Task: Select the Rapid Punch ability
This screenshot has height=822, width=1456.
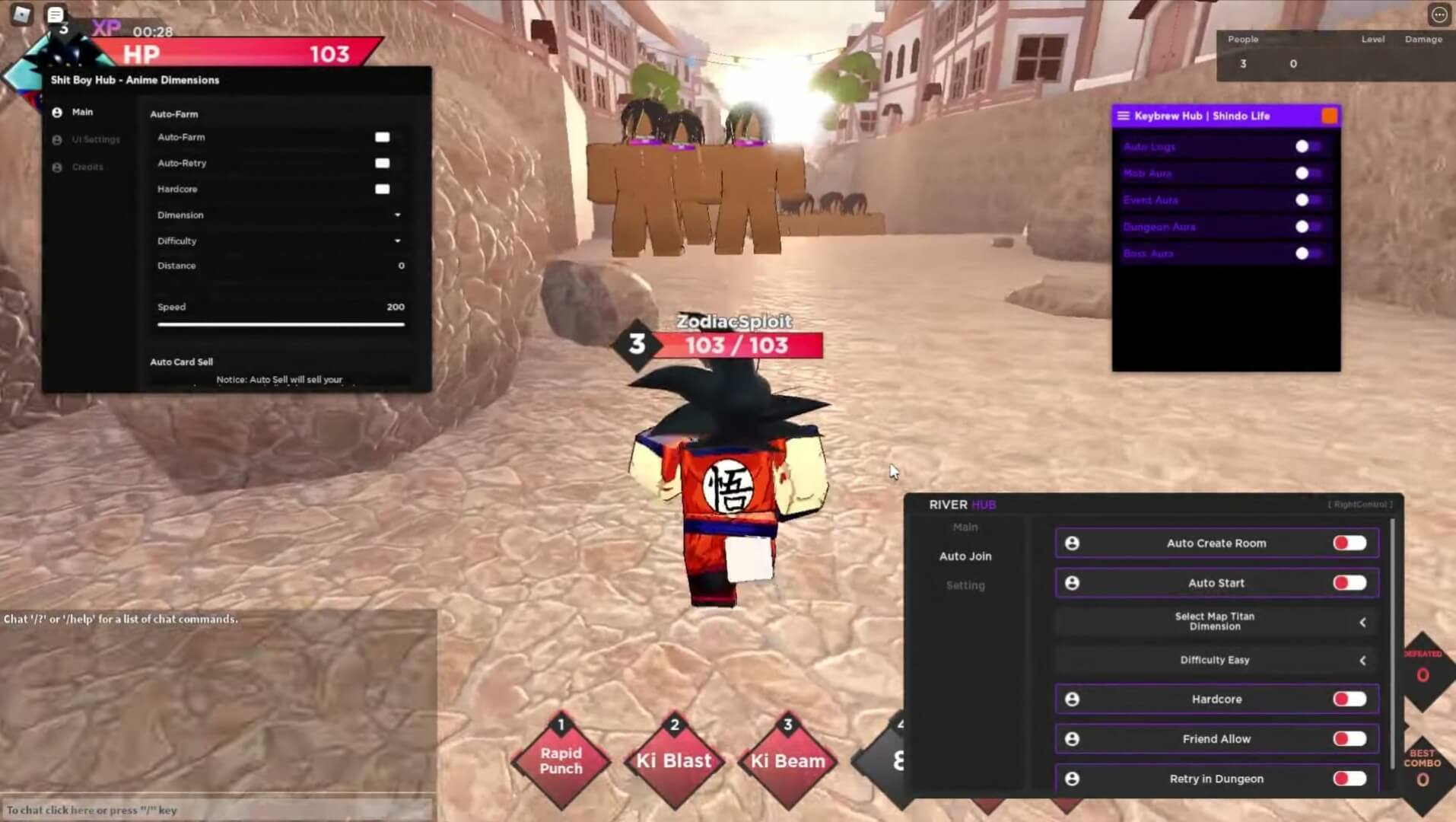Action: coord(561,761)
